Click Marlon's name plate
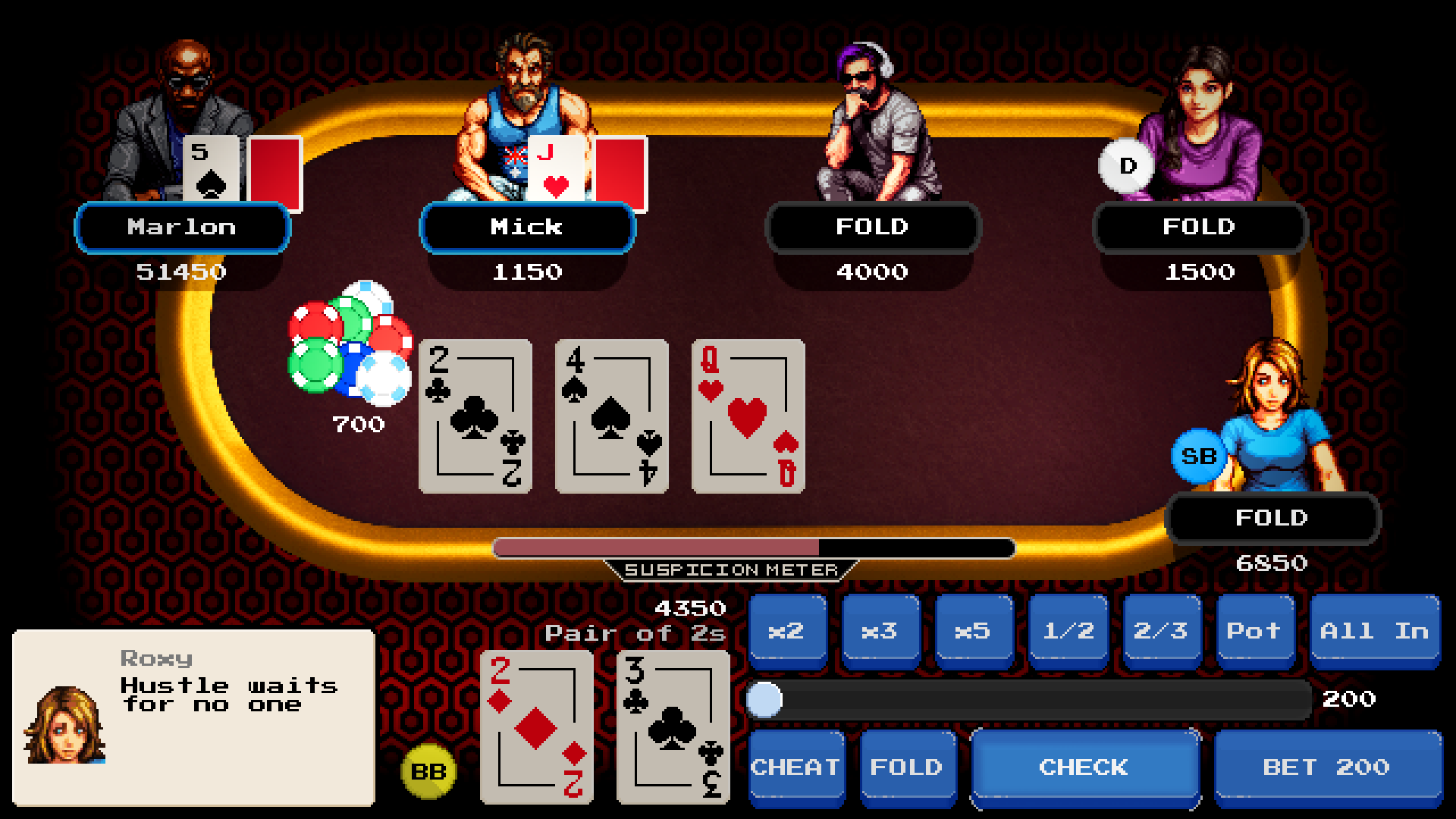Screen dimensions: 1456x819 tap(182, 227)
